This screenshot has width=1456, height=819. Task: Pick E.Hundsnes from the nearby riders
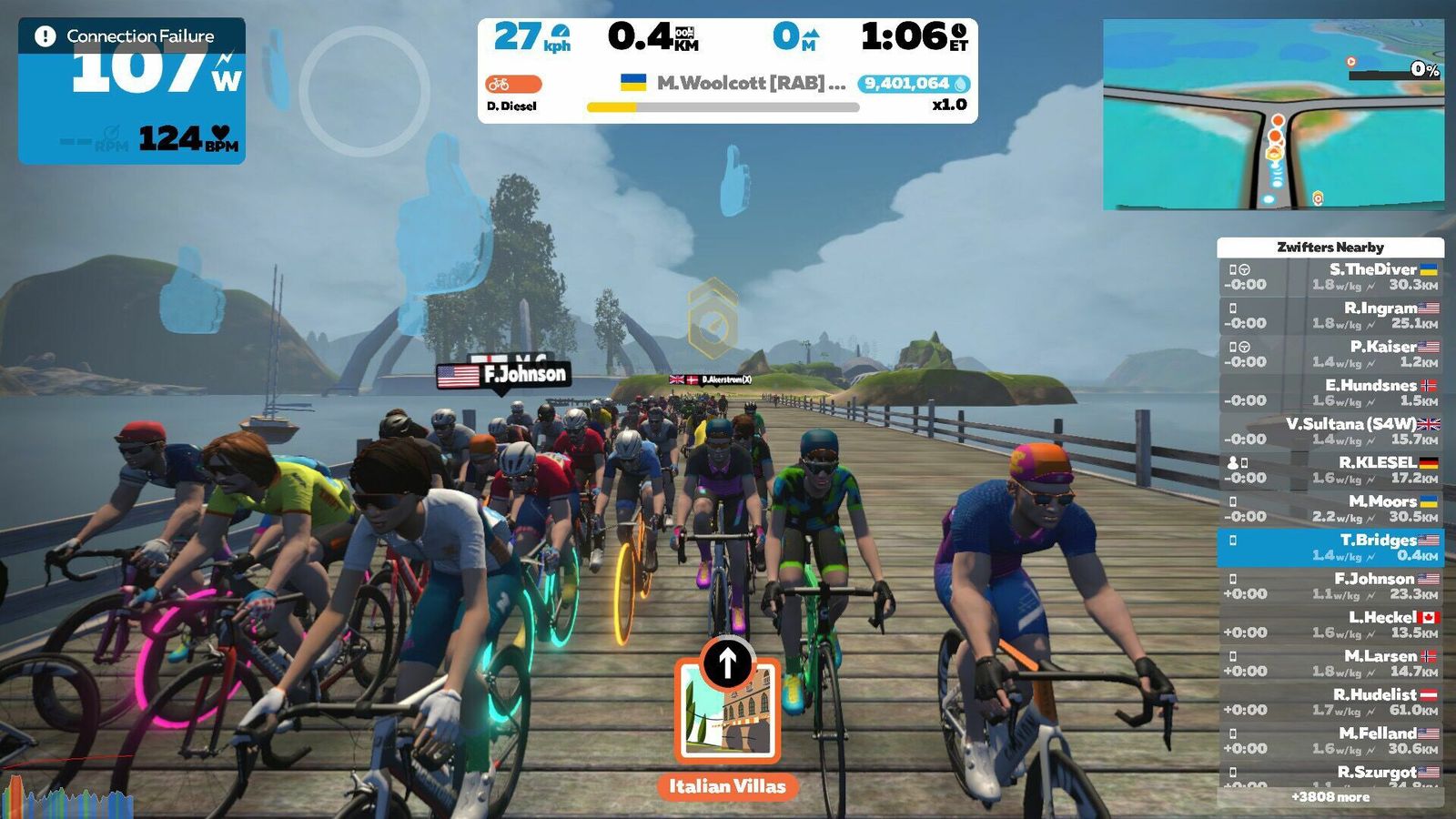tap(1330, 392)
